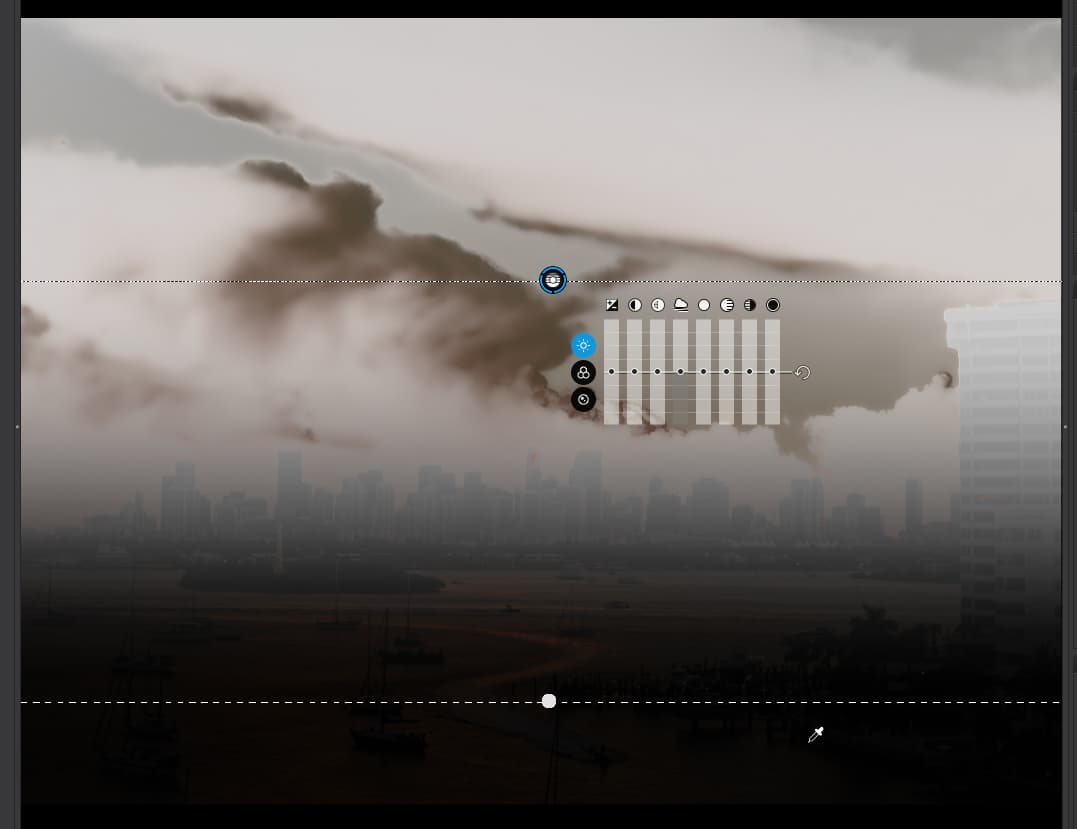Open the detail adjustments group (lens circle)
Screen dimensions: 1077x829
[x=583, y=400]
